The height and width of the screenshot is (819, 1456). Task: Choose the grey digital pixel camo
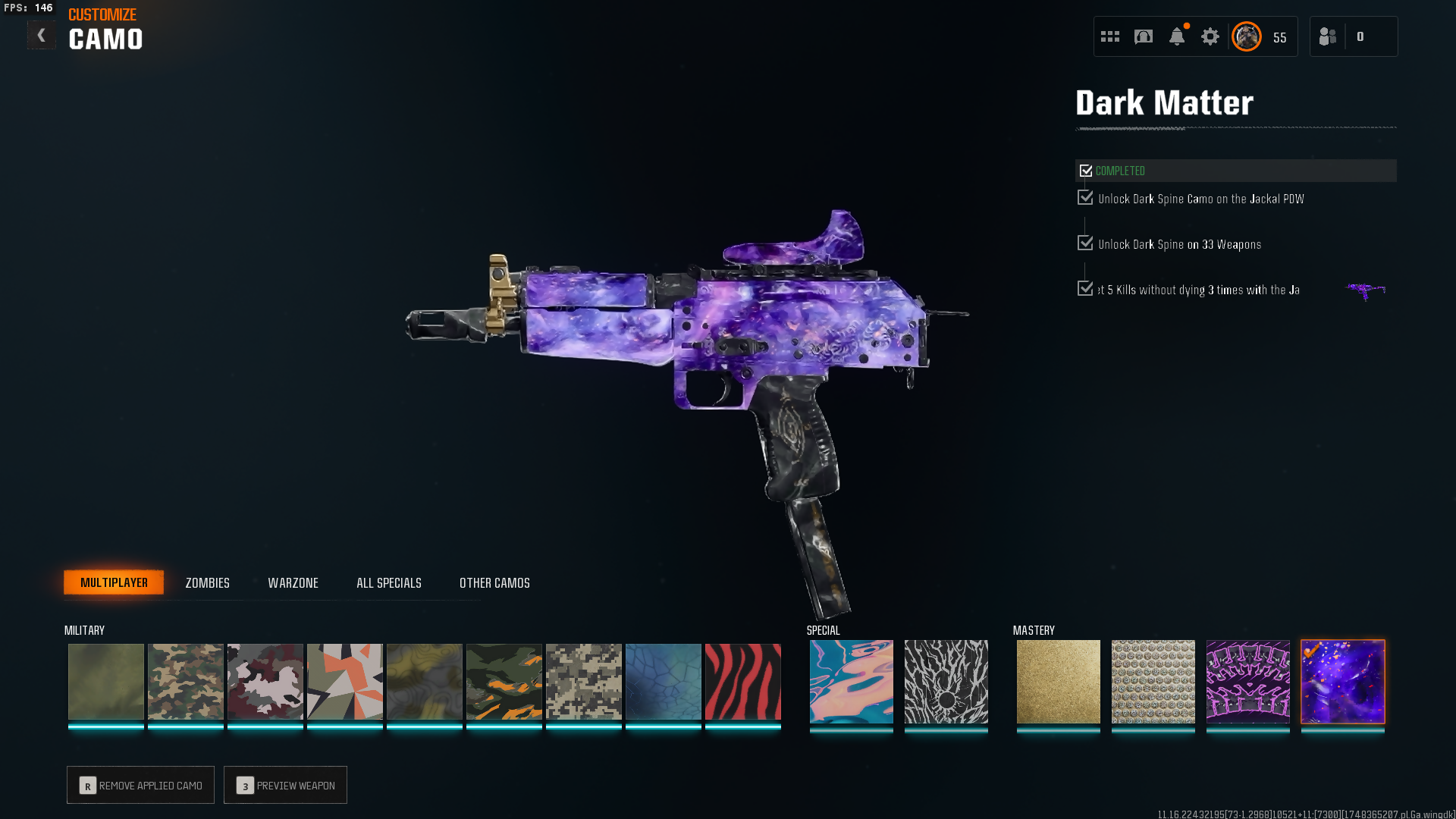(583, 682)
